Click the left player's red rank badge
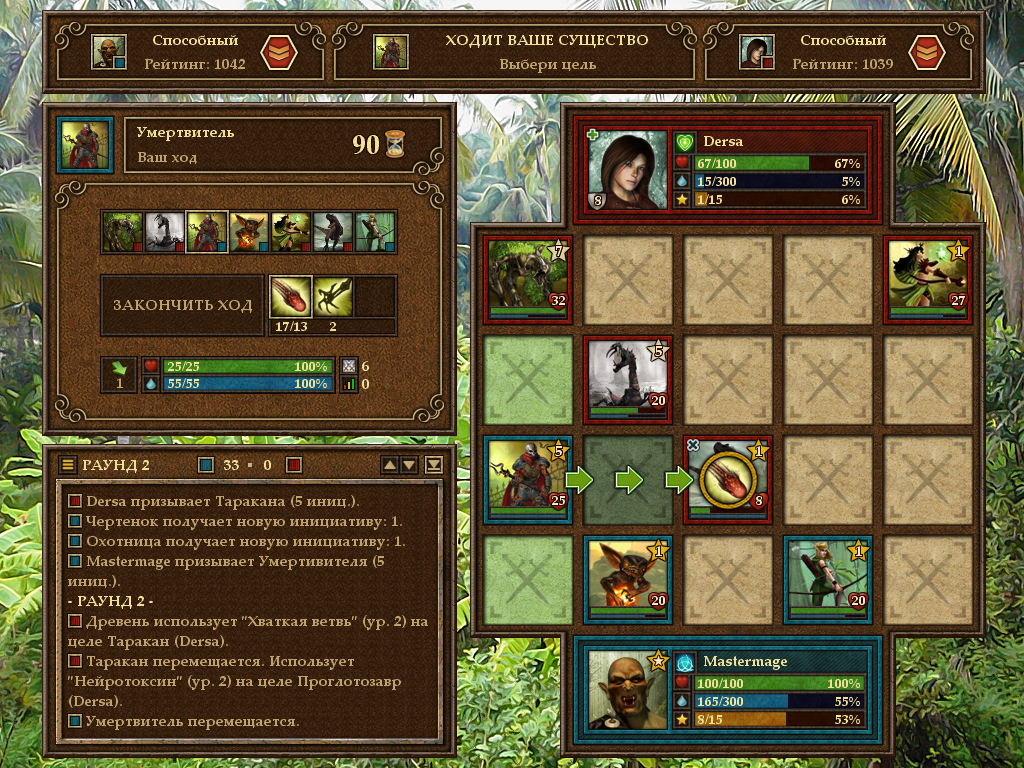The height and width of the screenshot is (768, 1024). click(278, 52)
